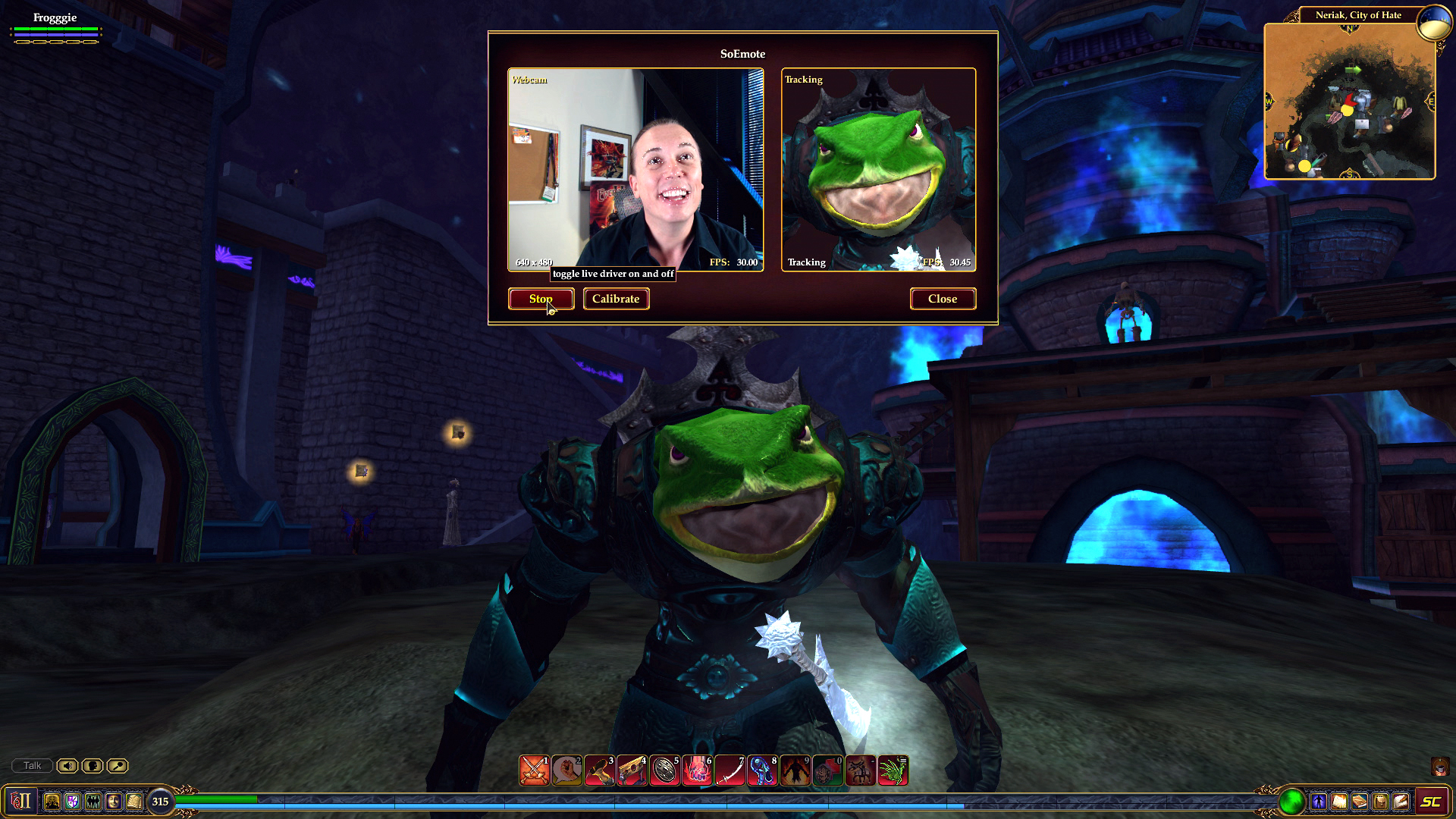Open the EQII main menu button
This screenshot has height=819, width=1456.
point(21,801)
